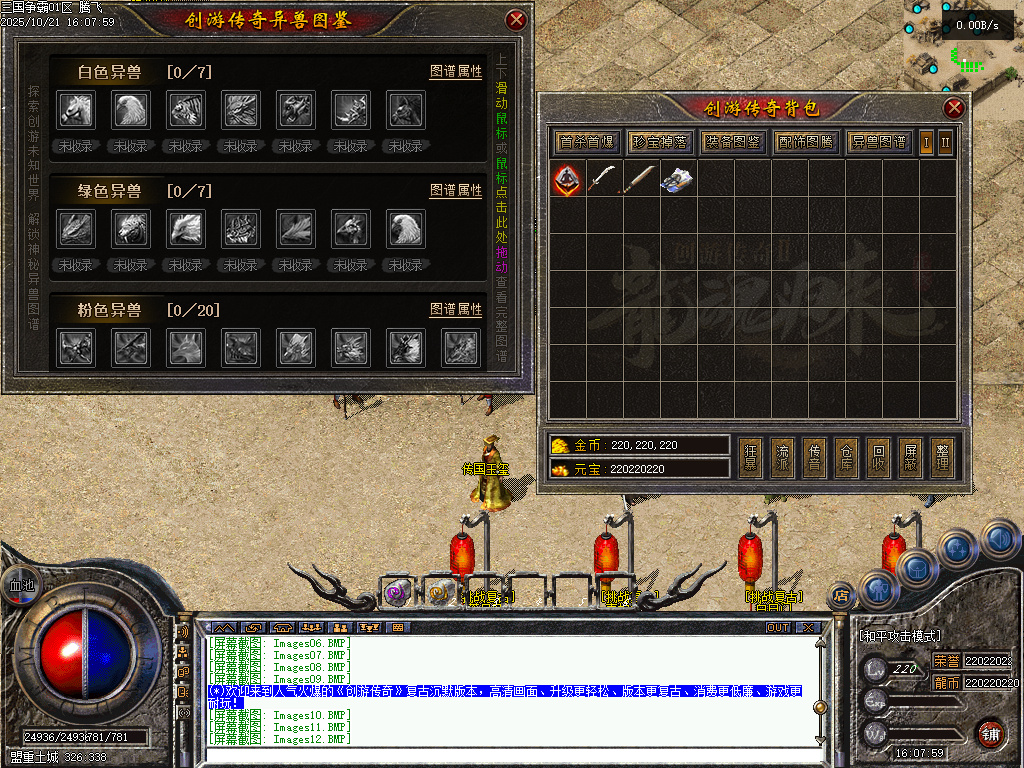Open the 珍宝掉落 treasure drop tab
This screenshot has height=768, width=1024.
[x=660, y=142]
